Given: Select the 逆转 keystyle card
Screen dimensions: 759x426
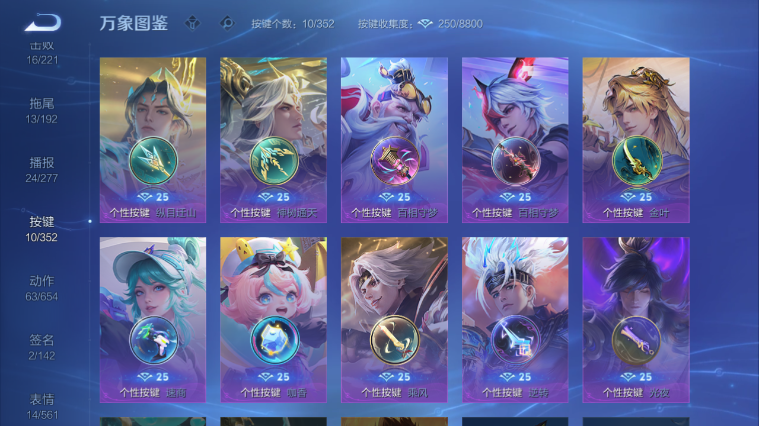Looking at the screenshot, I should [x=515, y=319].
